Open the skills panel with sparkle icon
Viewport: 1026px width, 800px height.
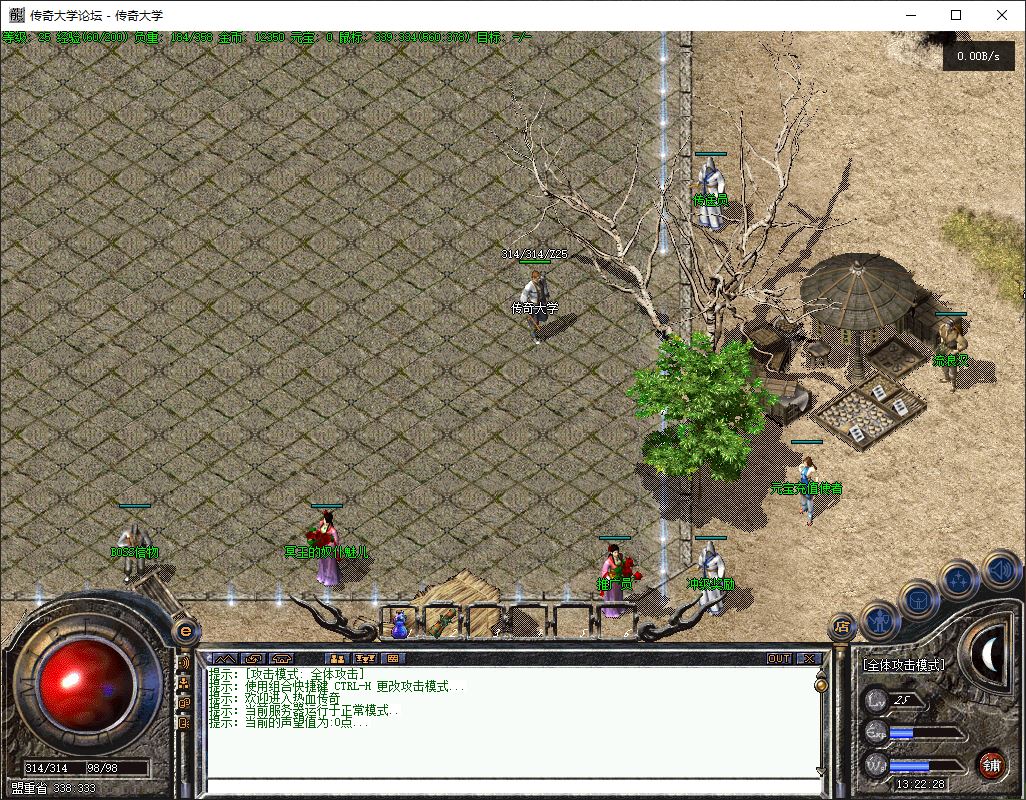pos(959,578)
